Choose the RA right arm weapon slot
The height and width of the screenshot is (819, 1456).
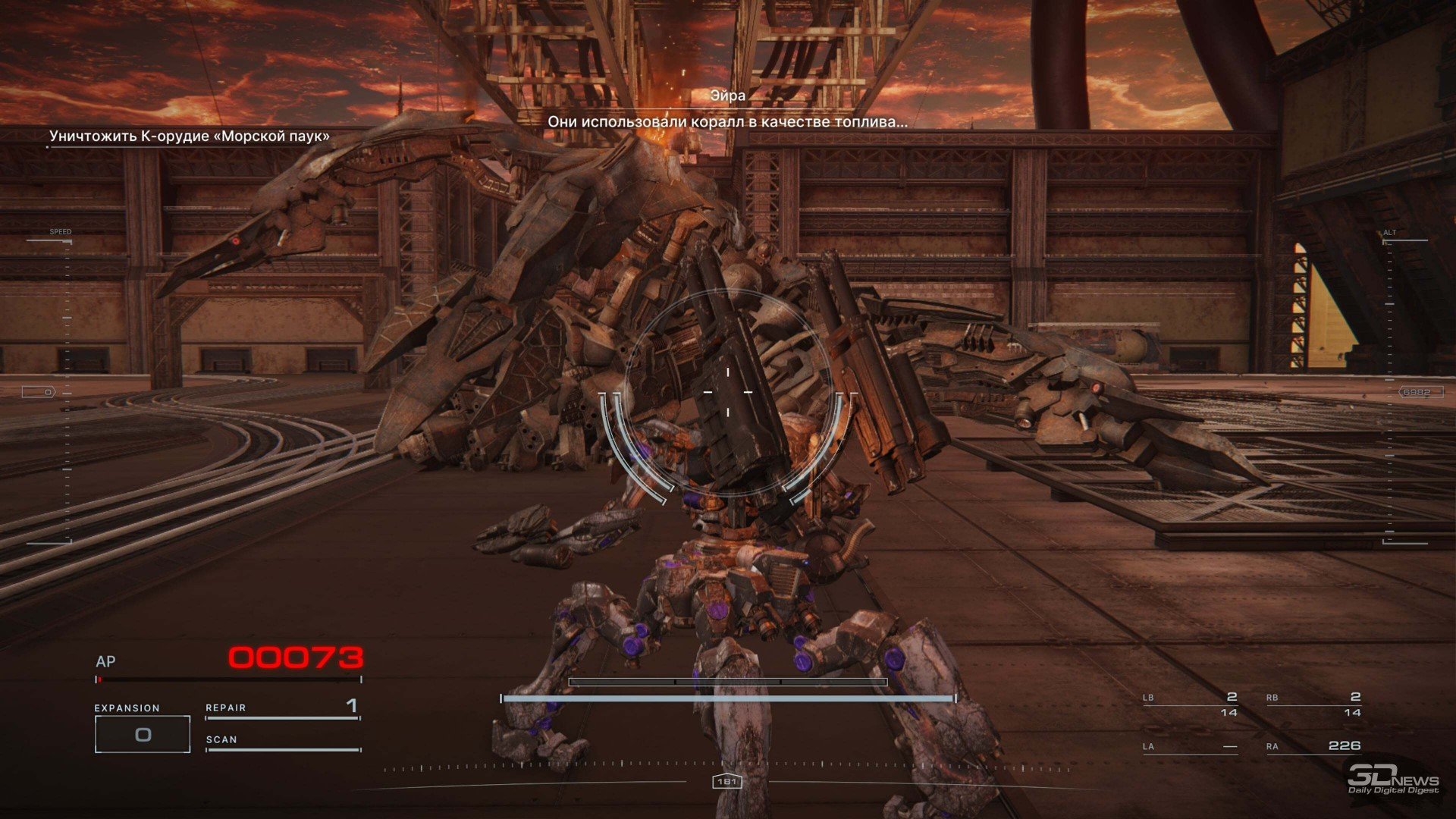[x=1313, y=746]
